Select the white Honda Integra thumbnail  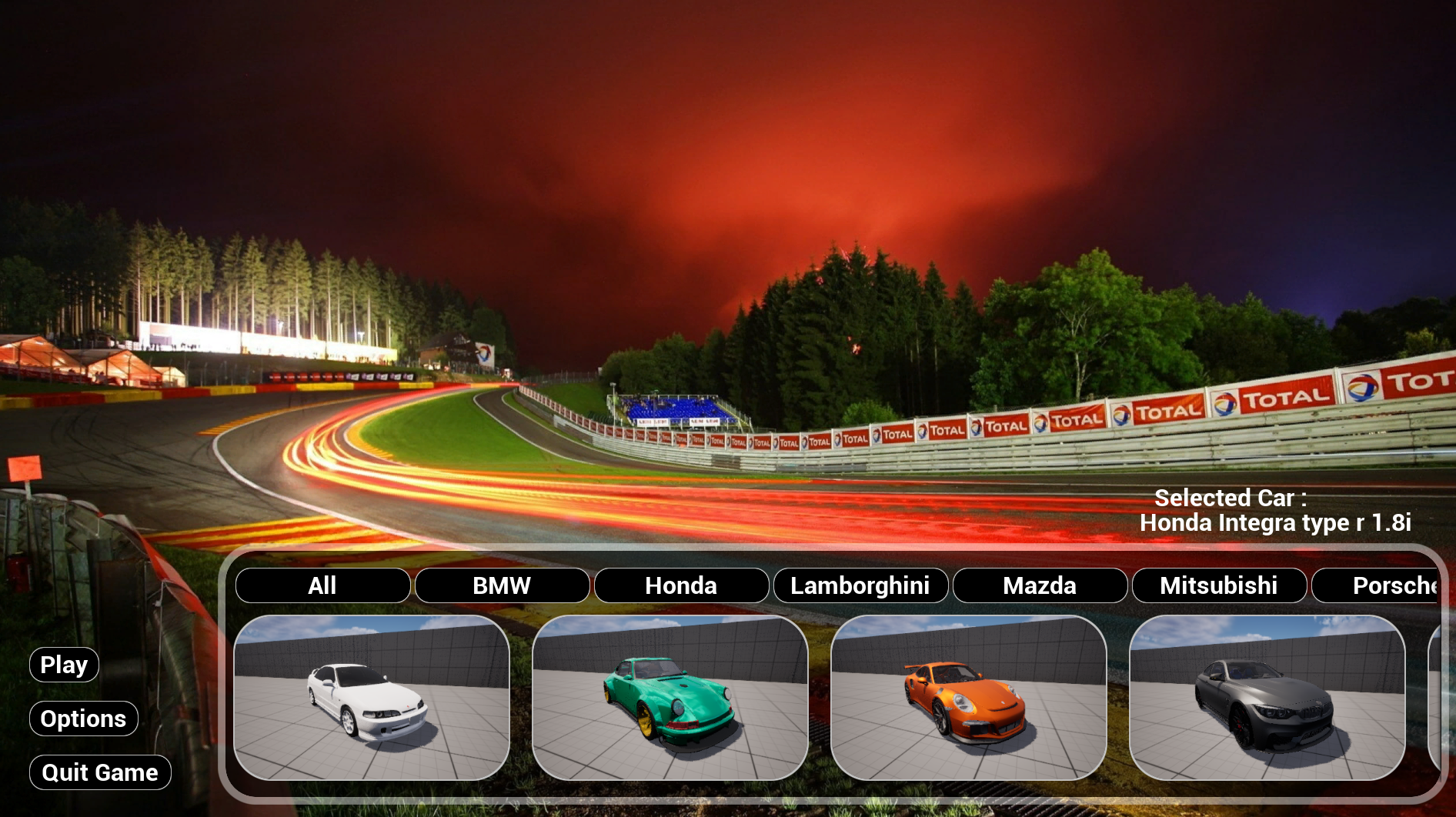372,698
